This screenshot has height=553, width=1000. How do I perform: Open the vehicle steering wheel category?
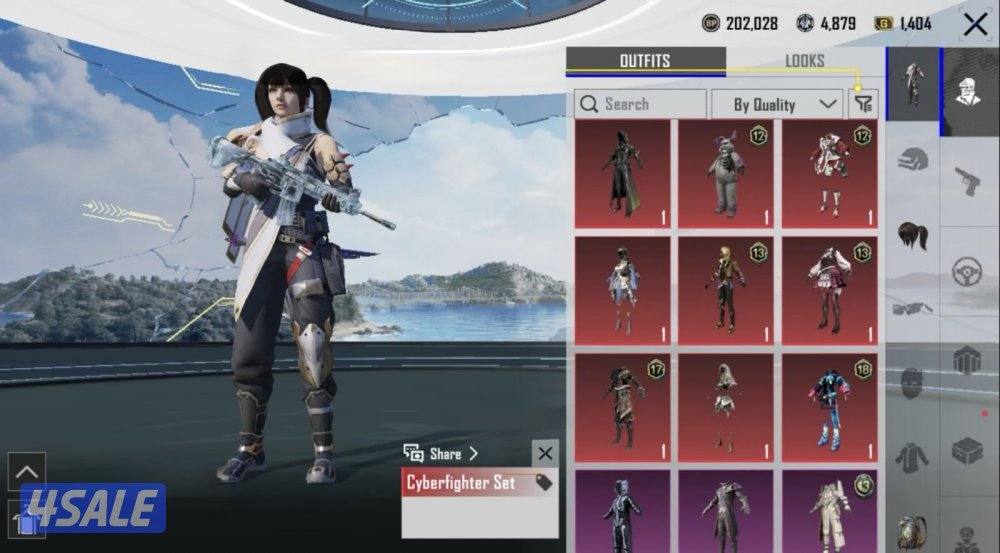pyautogui.click(x=967, y=271)
